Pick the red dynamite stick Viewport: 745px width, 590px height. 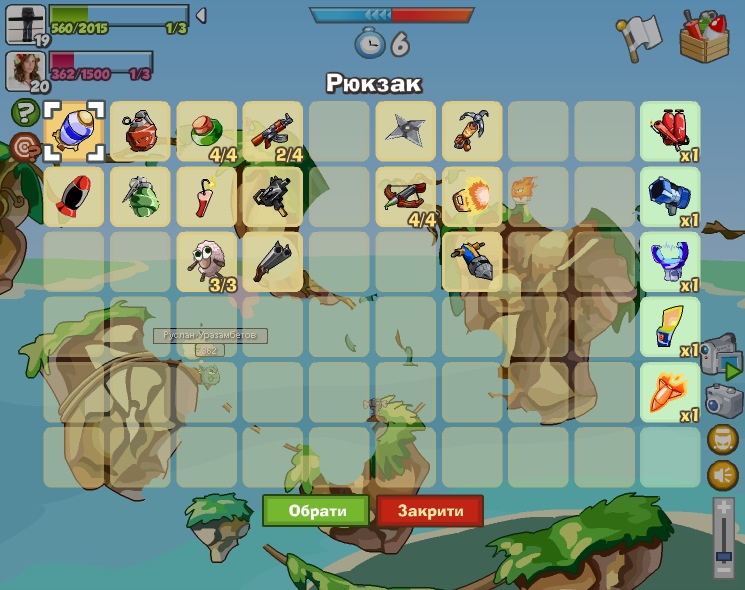[207, 196]
